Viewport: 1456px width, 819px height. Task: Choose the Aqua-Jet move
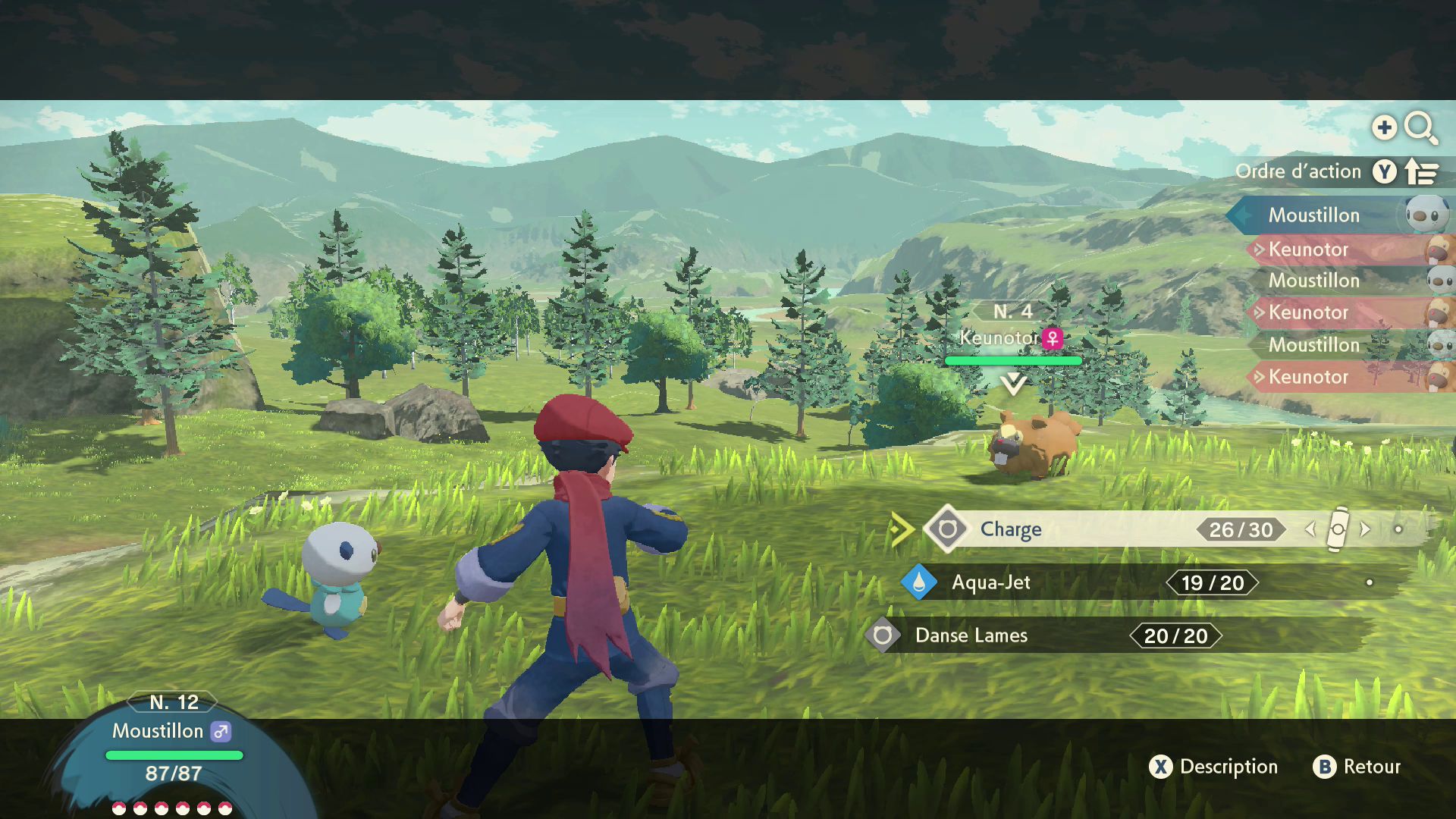click(990, 582)
